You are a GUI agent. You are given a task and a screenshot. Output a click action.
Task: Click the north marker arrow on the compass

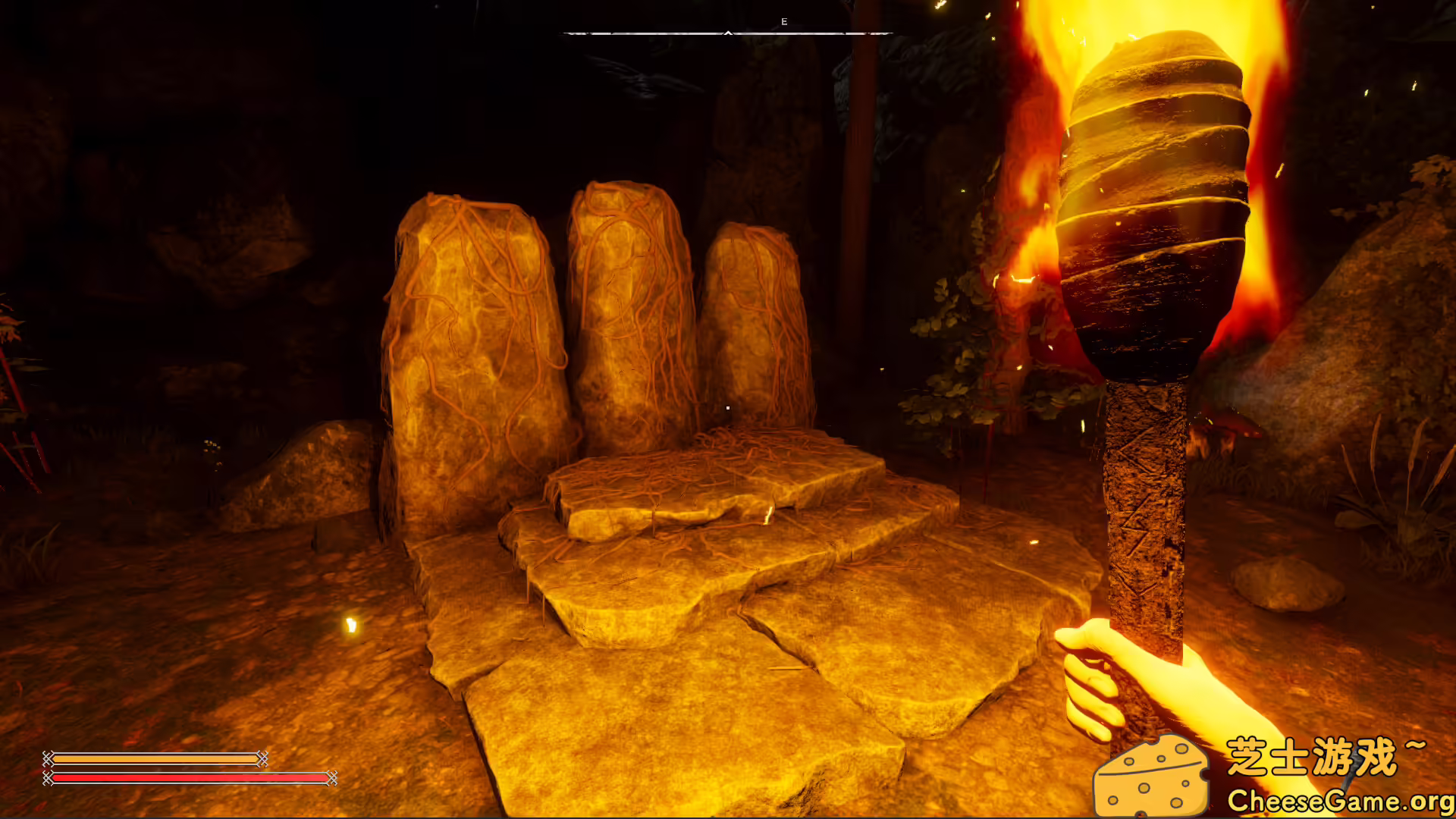(x=729, y=33)
